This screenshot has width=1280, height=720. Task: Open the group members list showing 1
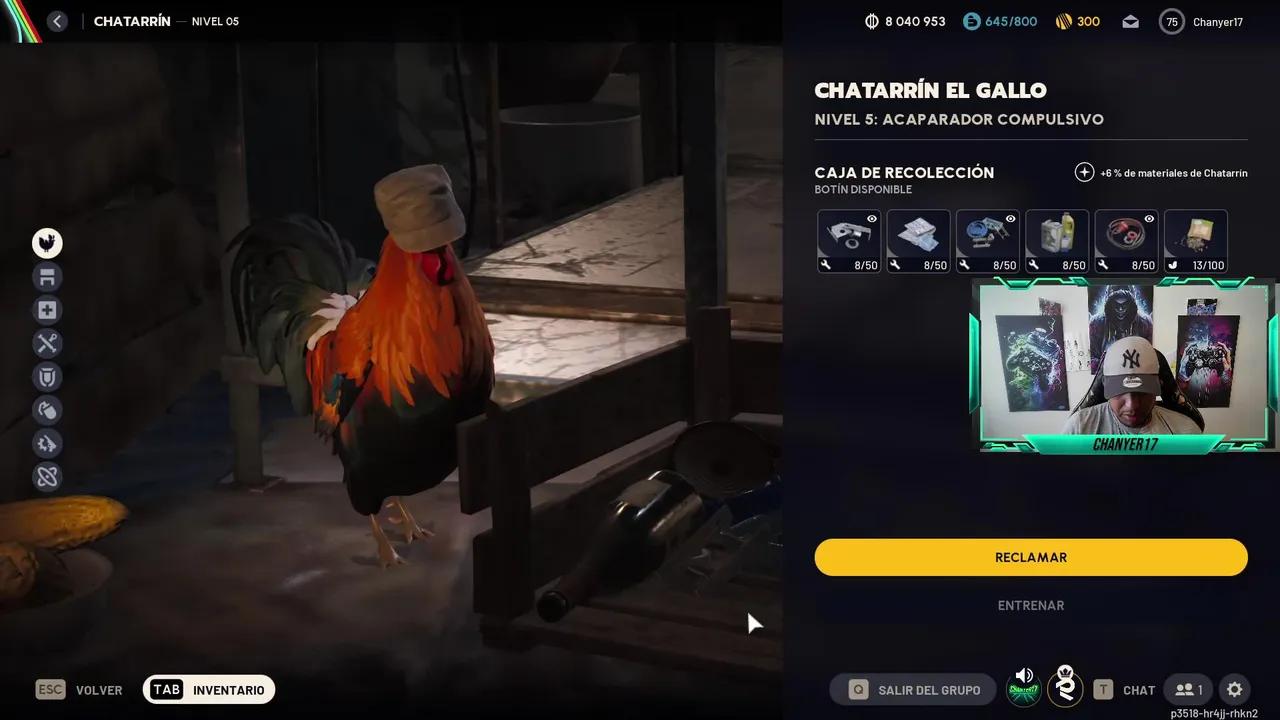click(1188, 689)
